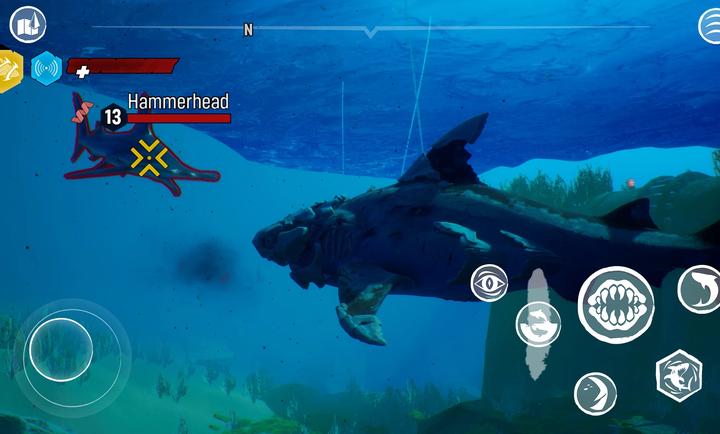Tap the two-fish circular dodge button
The width and height of the screenshot is (720, 434).
(538, 324)
